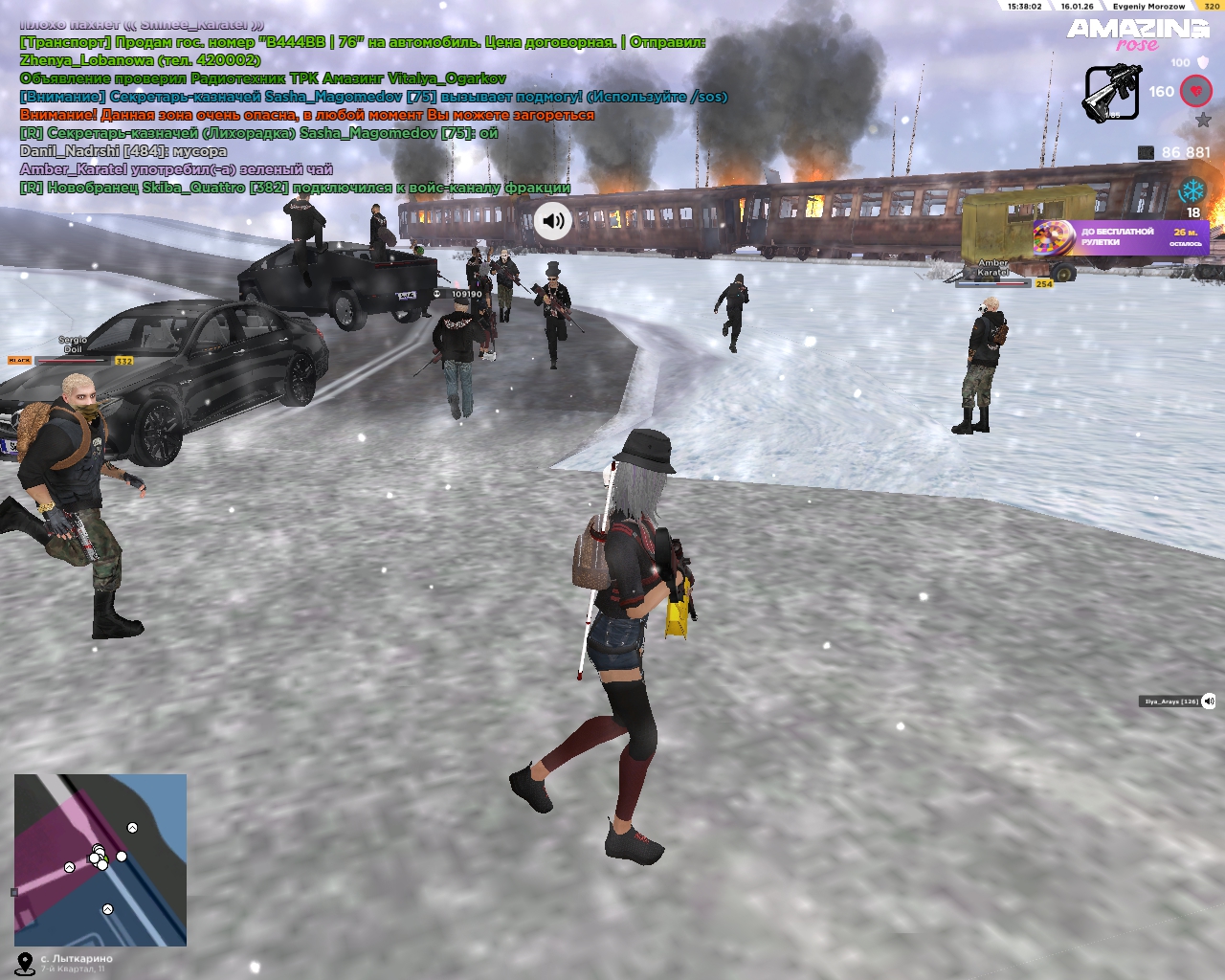
Task: Click the gray wanted-level star
Action: [1203, 121]
